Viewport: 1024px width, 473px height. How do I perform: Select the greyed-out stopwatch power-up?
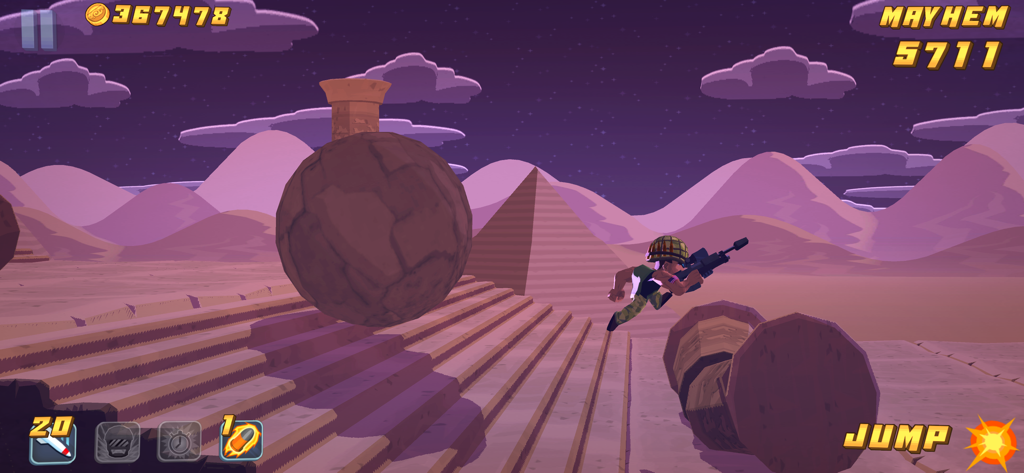(x=180, y=441)
